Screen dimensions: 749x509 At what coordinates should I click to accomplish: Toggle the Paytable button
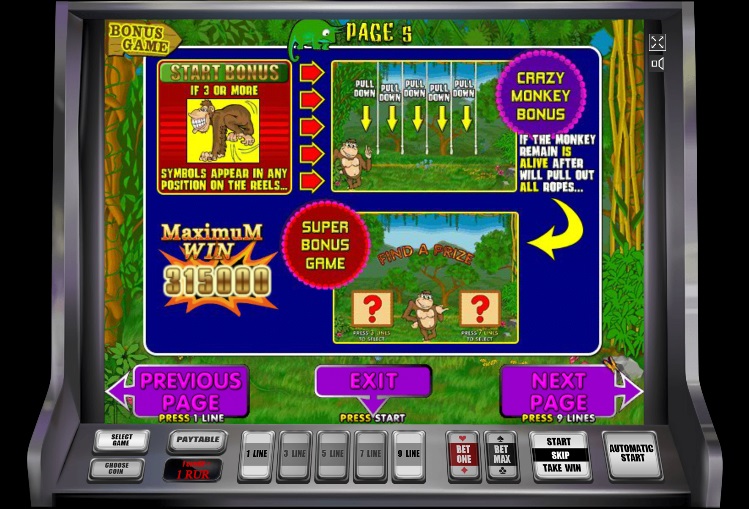pyautogui.click(x=195, y=439)
